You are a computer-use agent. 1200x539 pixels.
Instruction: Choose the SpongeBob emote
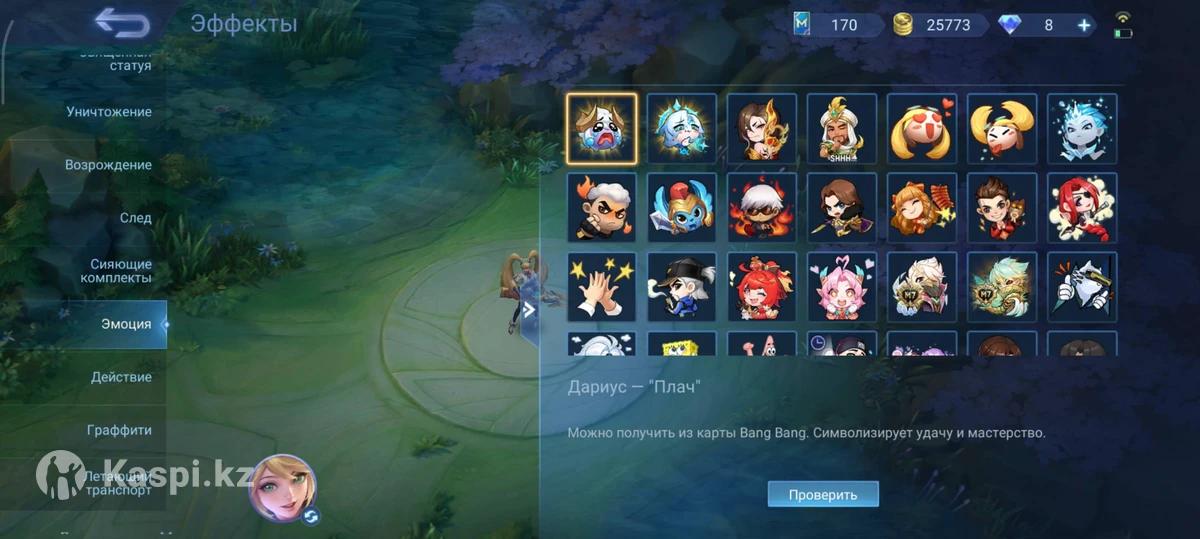pos(682,345)
